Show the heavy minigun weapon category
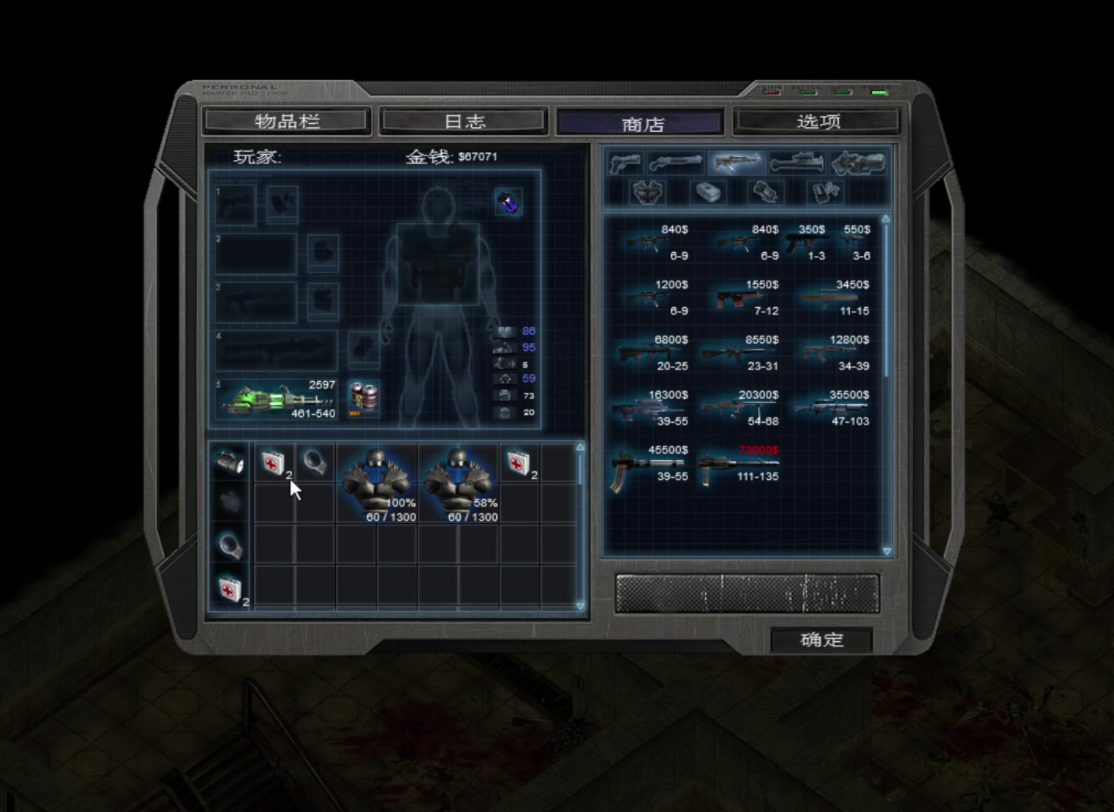 [857, 163]
